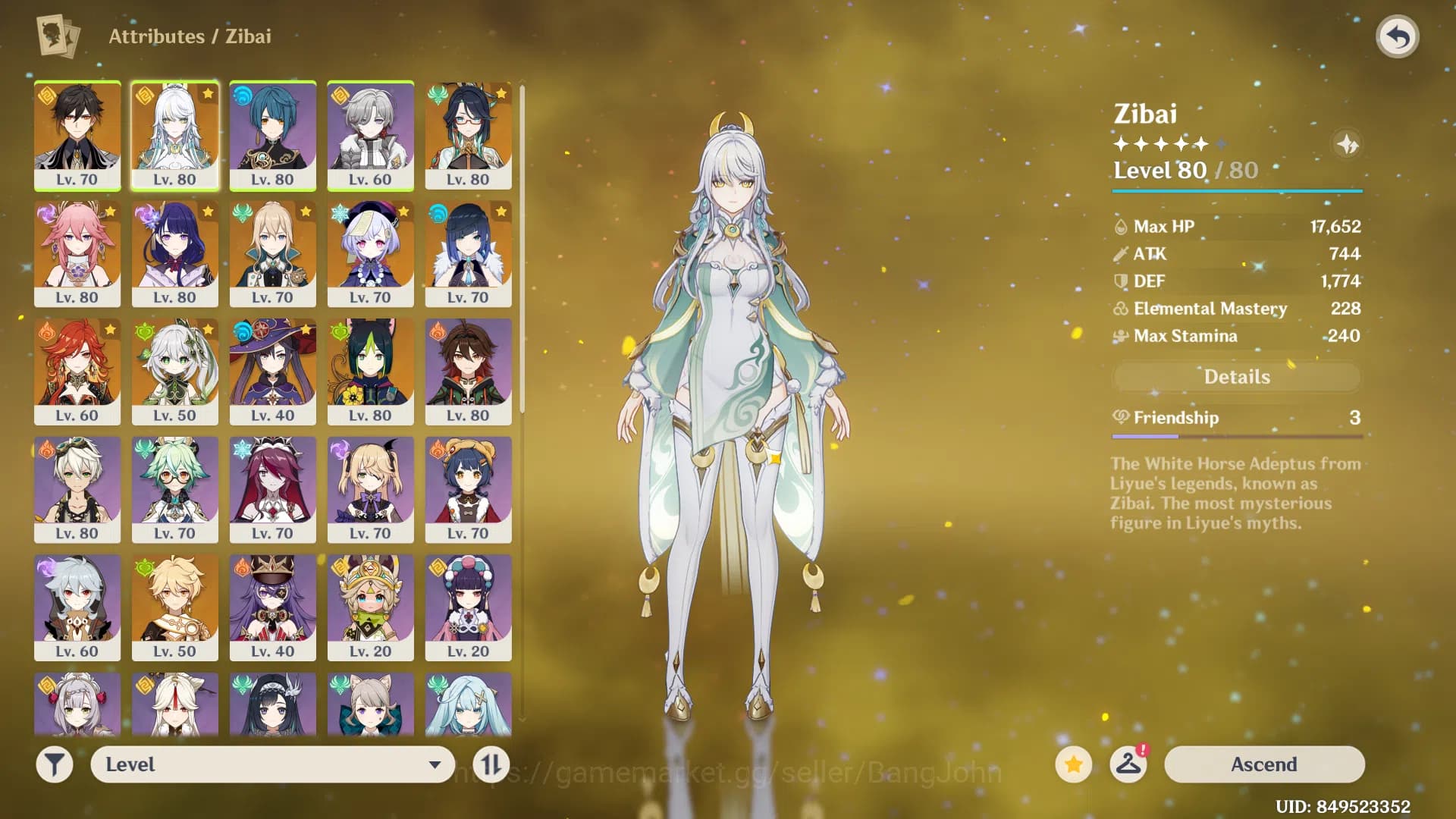
Task: Open the Details panel
Action: coord(1236,377)
